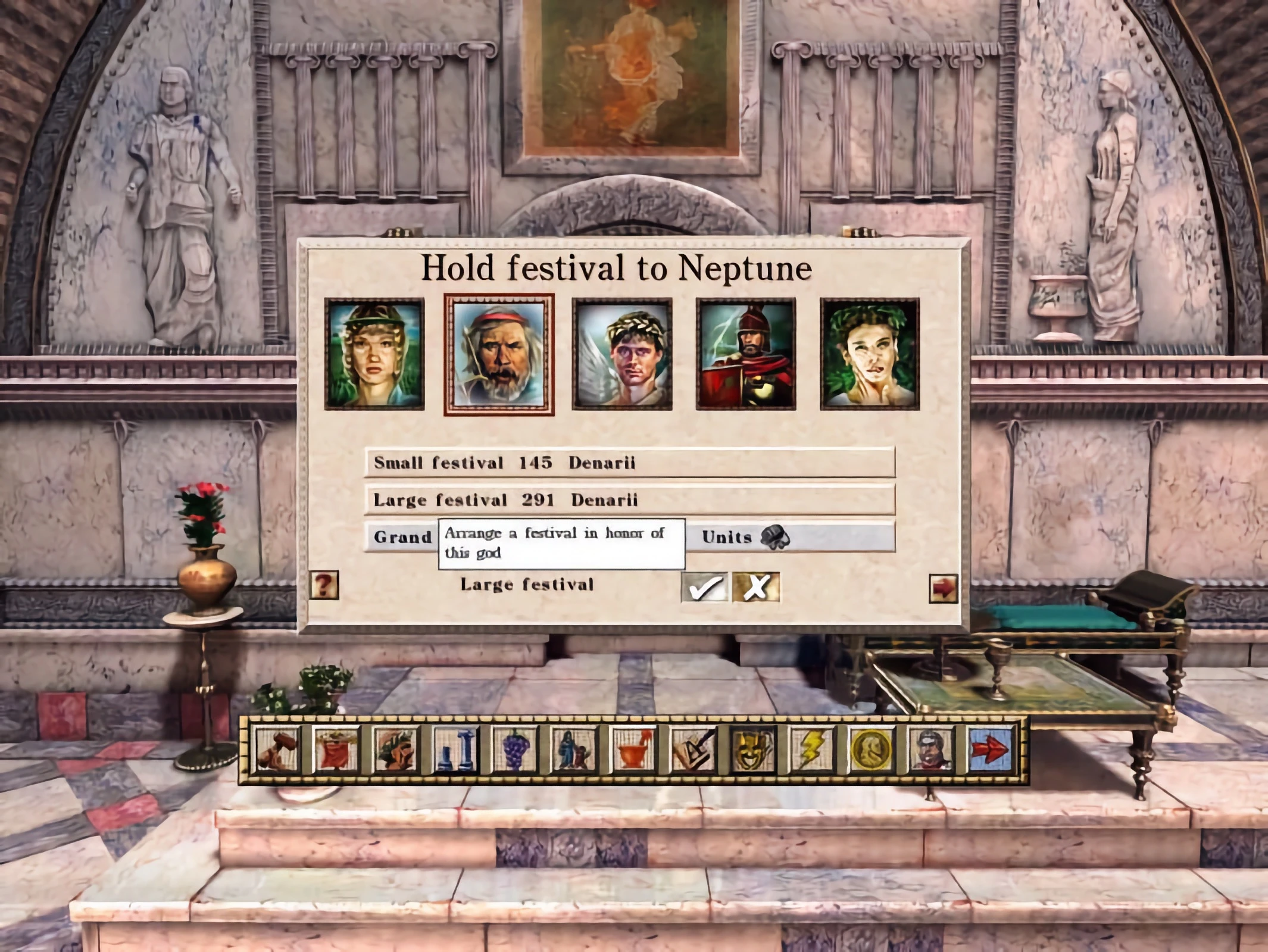This screenshot has width=1268, height=952.
Task: Select Small festival for 145 Denarii
Action: (x=629, y=463)
